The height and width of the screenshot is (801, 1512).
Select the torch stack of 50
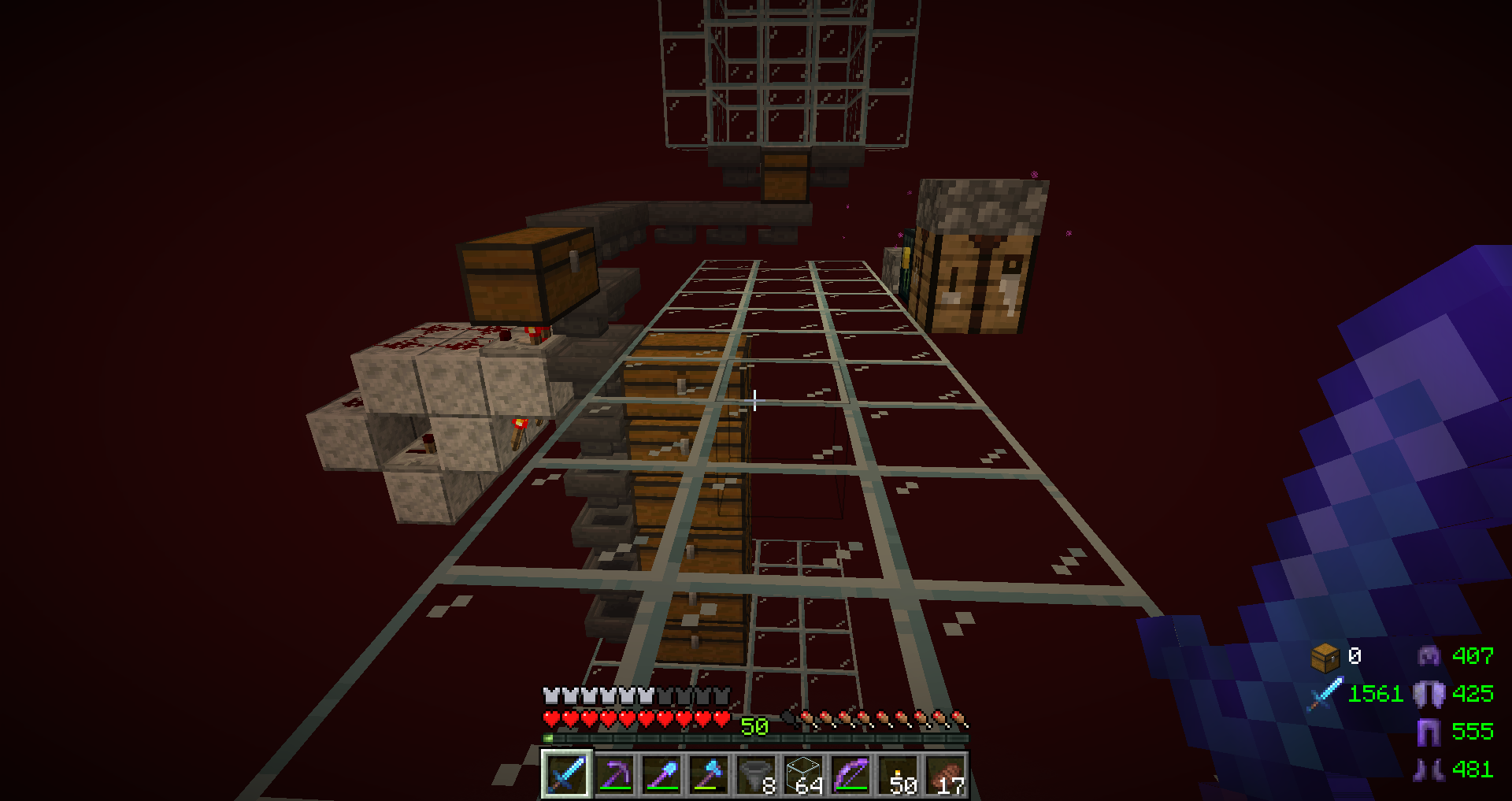click(x=898, y=774)
